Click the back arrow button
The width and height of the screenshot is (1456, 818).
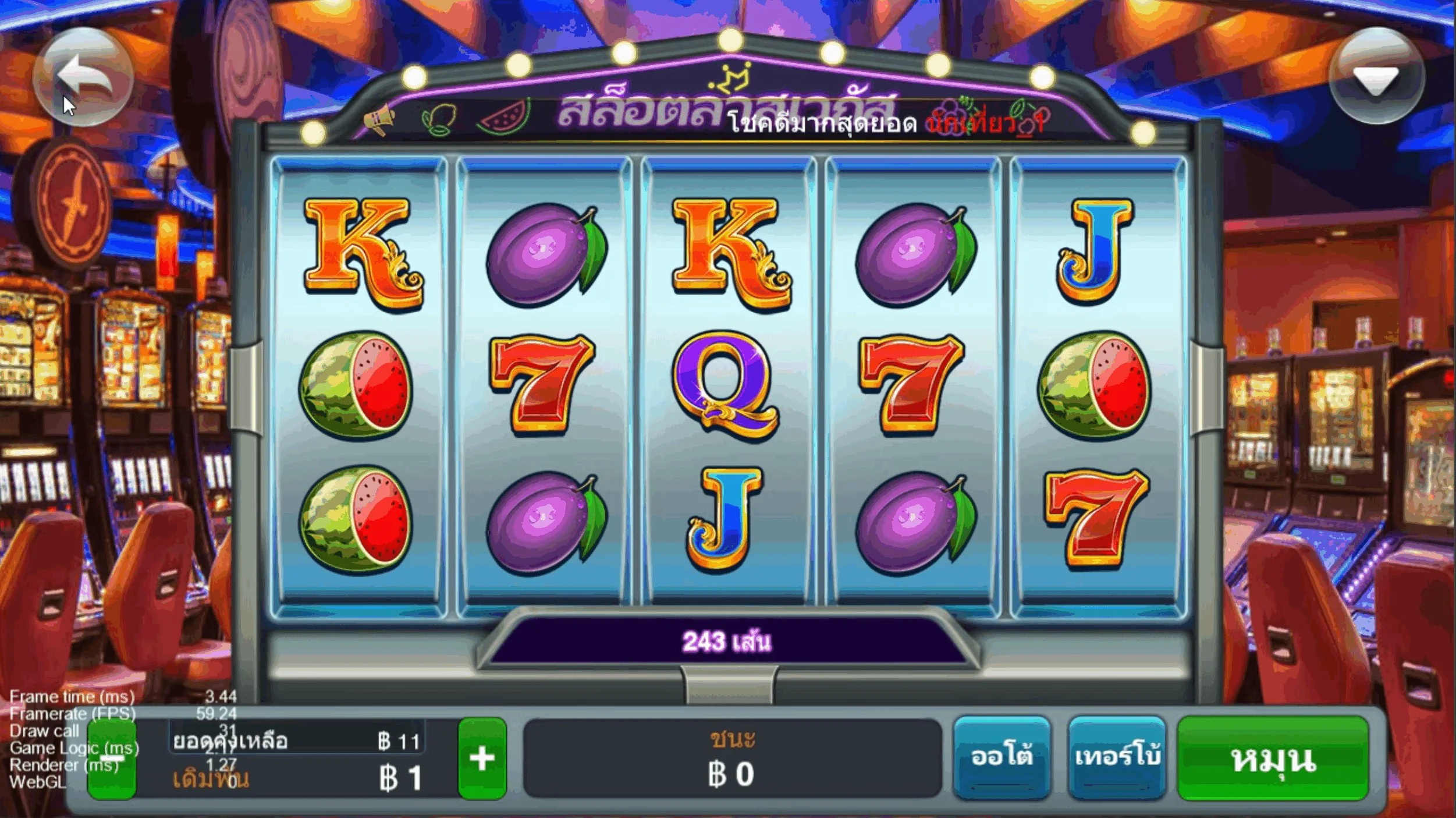click(x=83, y=77)
